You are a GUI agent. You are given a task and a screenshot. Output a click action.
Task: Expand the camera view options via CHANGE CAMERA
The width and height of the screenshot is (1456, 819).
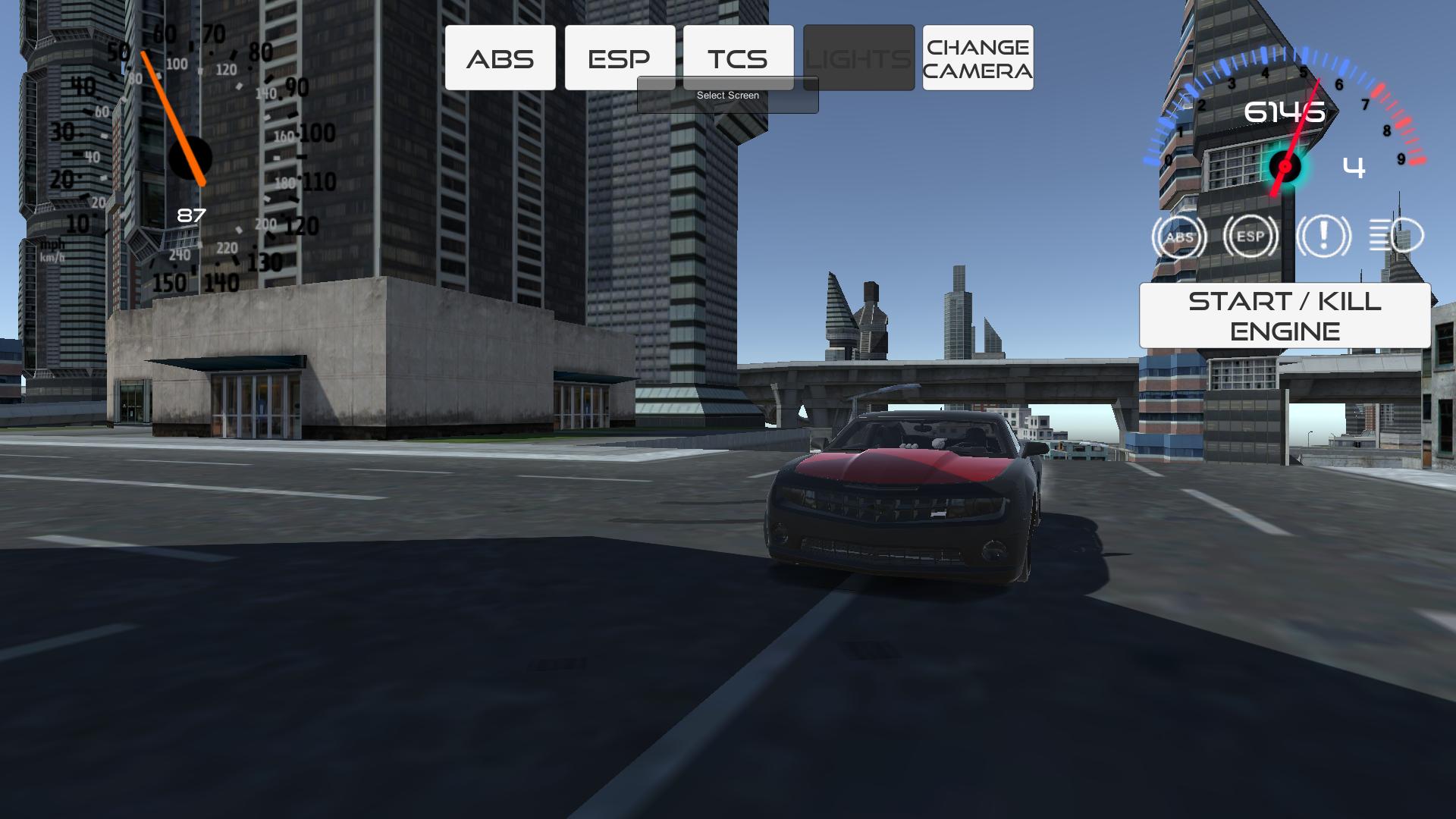point(977,58)
